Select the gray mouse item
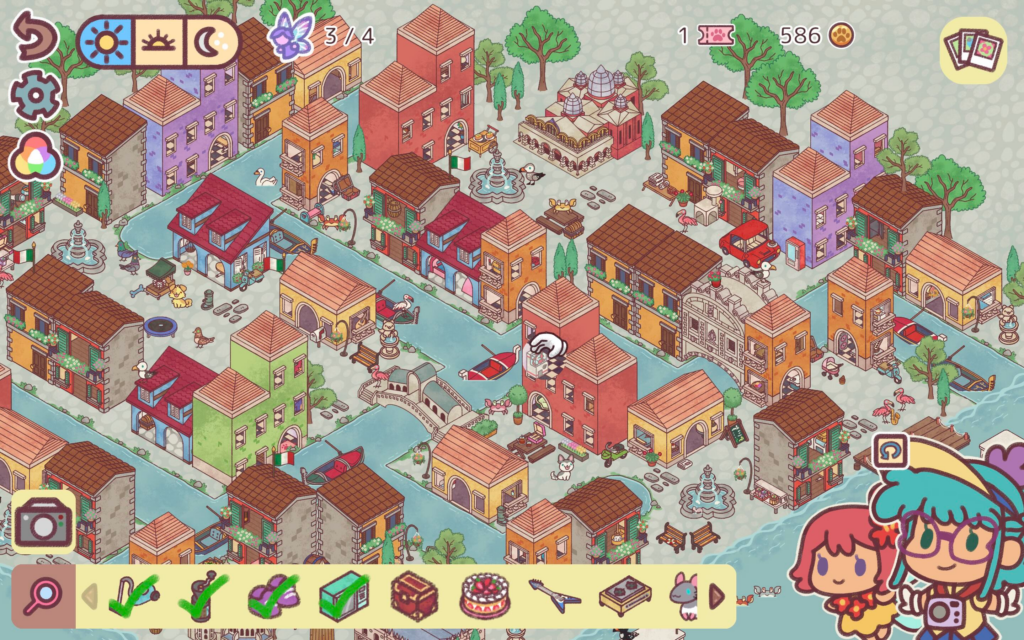This screenshot has width=1024, height=640. pos(685,597)
